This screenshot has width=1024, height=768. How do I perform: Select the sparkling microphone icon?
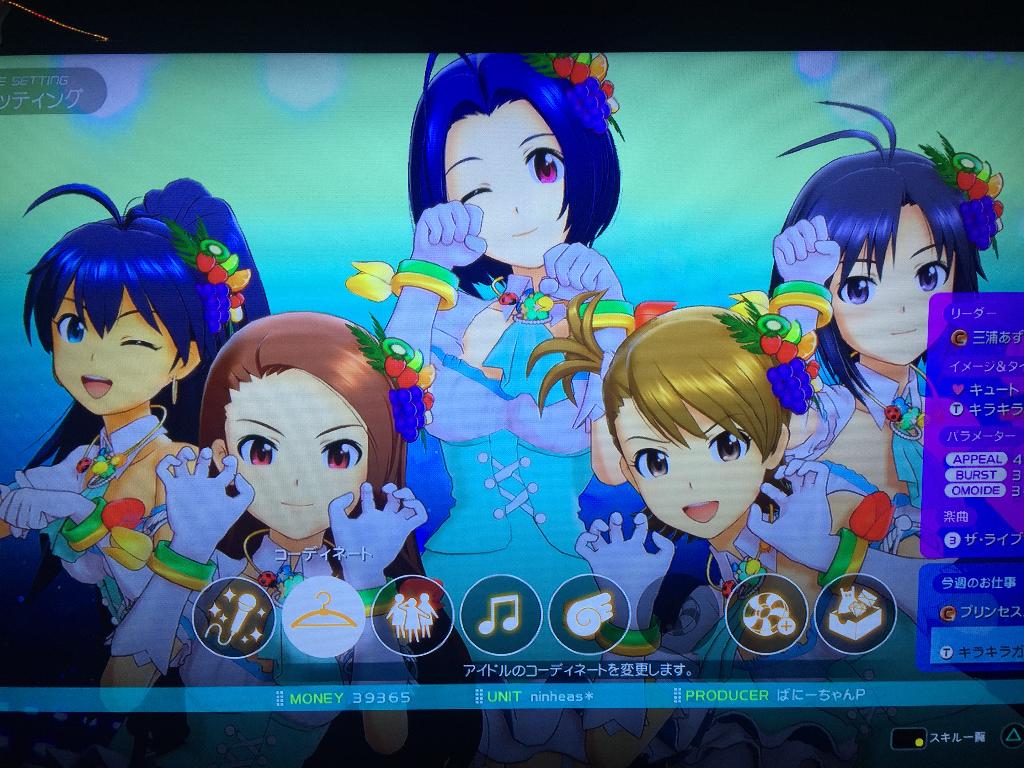click(x=234, y=617)
